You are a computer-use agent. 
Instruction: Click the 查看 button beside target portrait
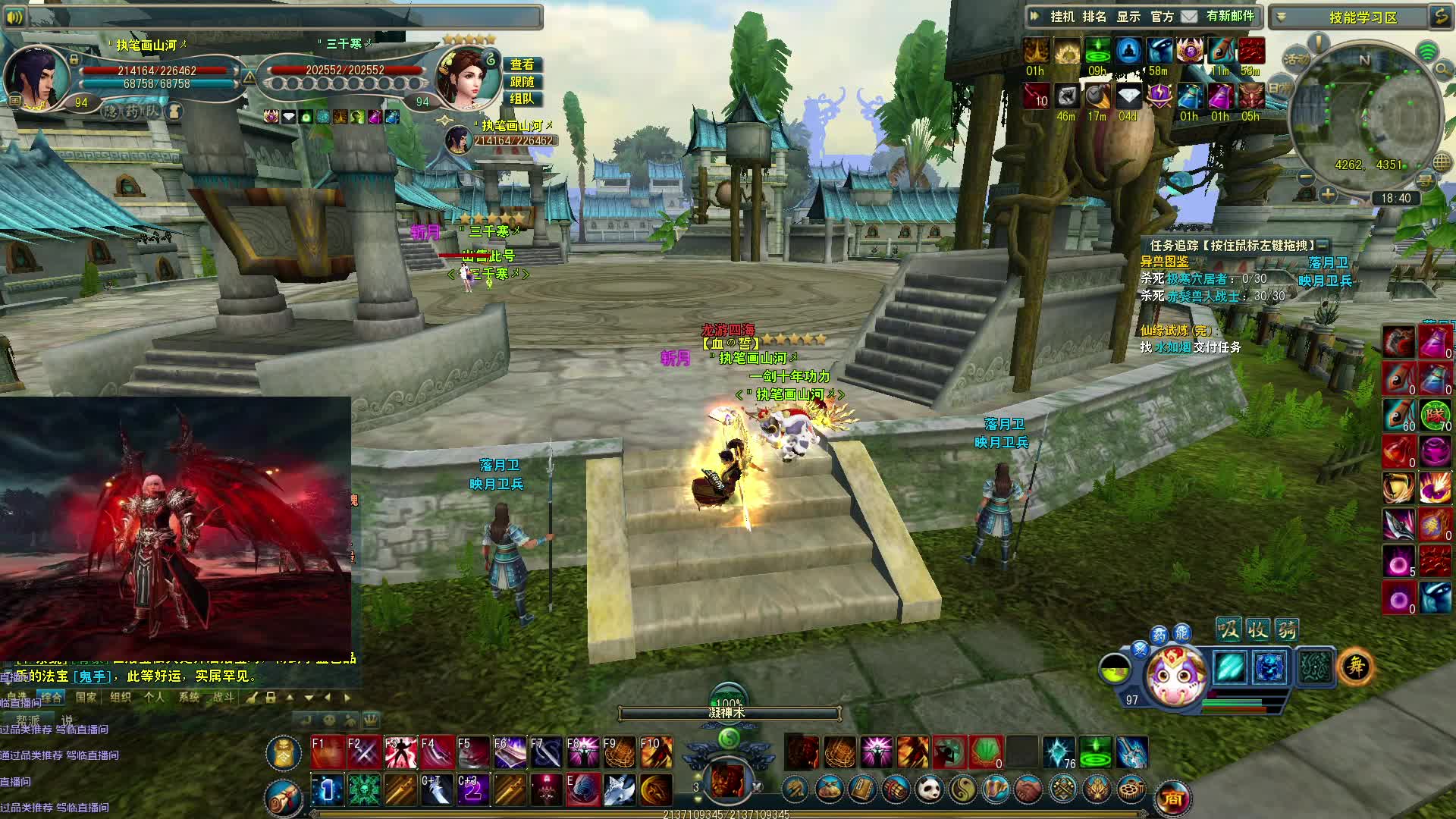coord(522,64)
